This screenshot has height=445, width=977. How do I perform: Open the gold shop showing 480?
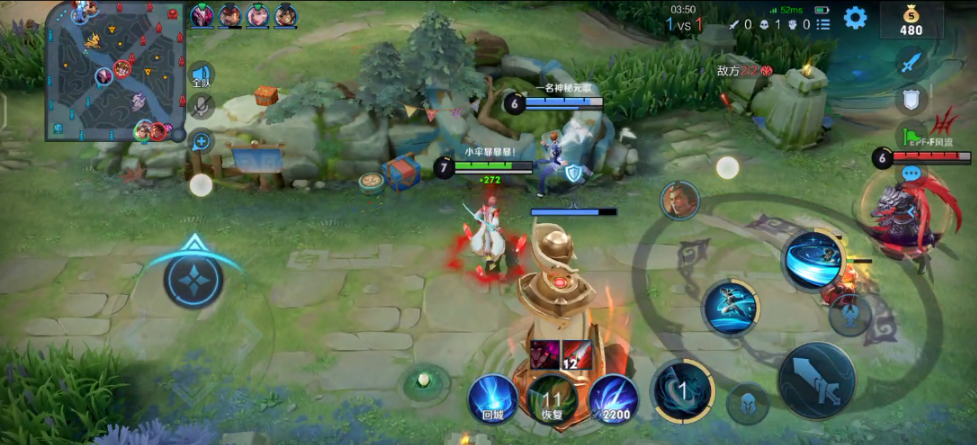(x=910, y=20)
